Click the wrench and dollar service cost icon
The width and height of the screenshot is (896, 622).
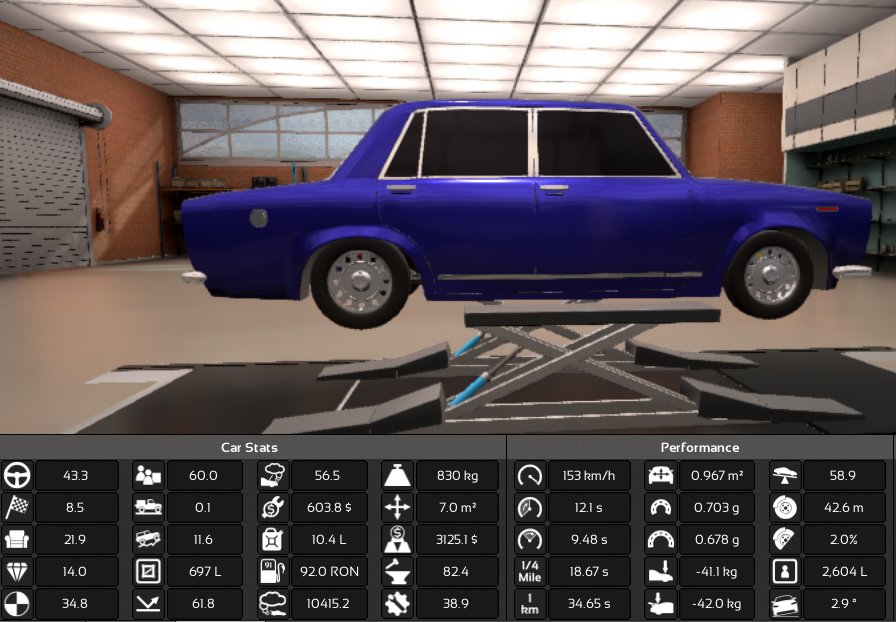[x=273, y=508]
